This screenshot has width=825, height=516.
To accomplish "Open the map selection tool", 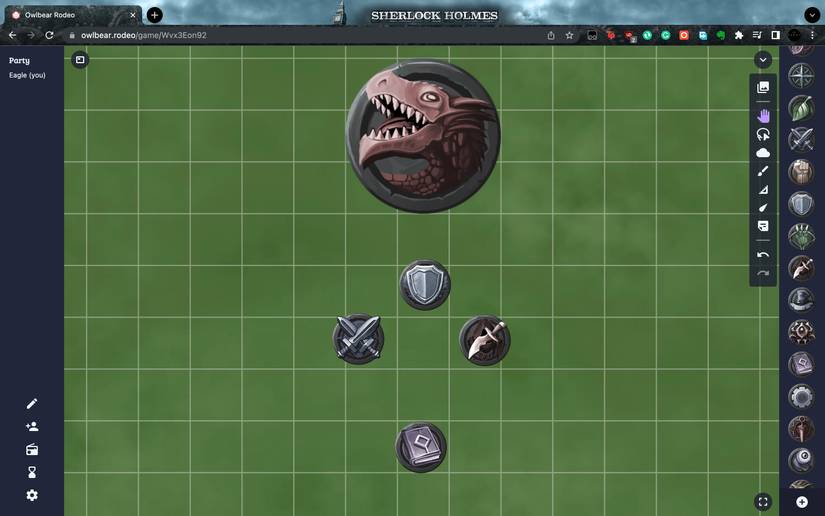I will pyautogui.click(x=763, y=88).
